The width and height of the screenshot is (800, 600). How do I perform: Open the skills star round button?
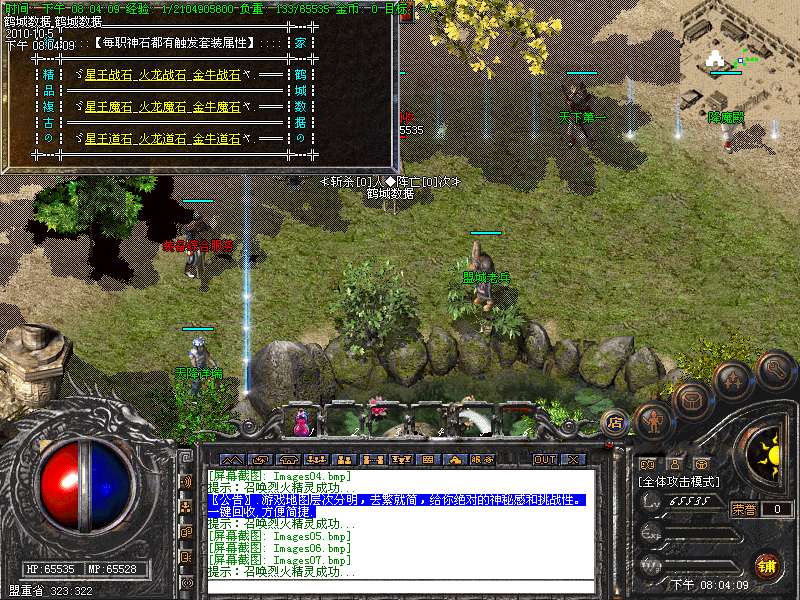pyautogui.click(x=733, y=381)
